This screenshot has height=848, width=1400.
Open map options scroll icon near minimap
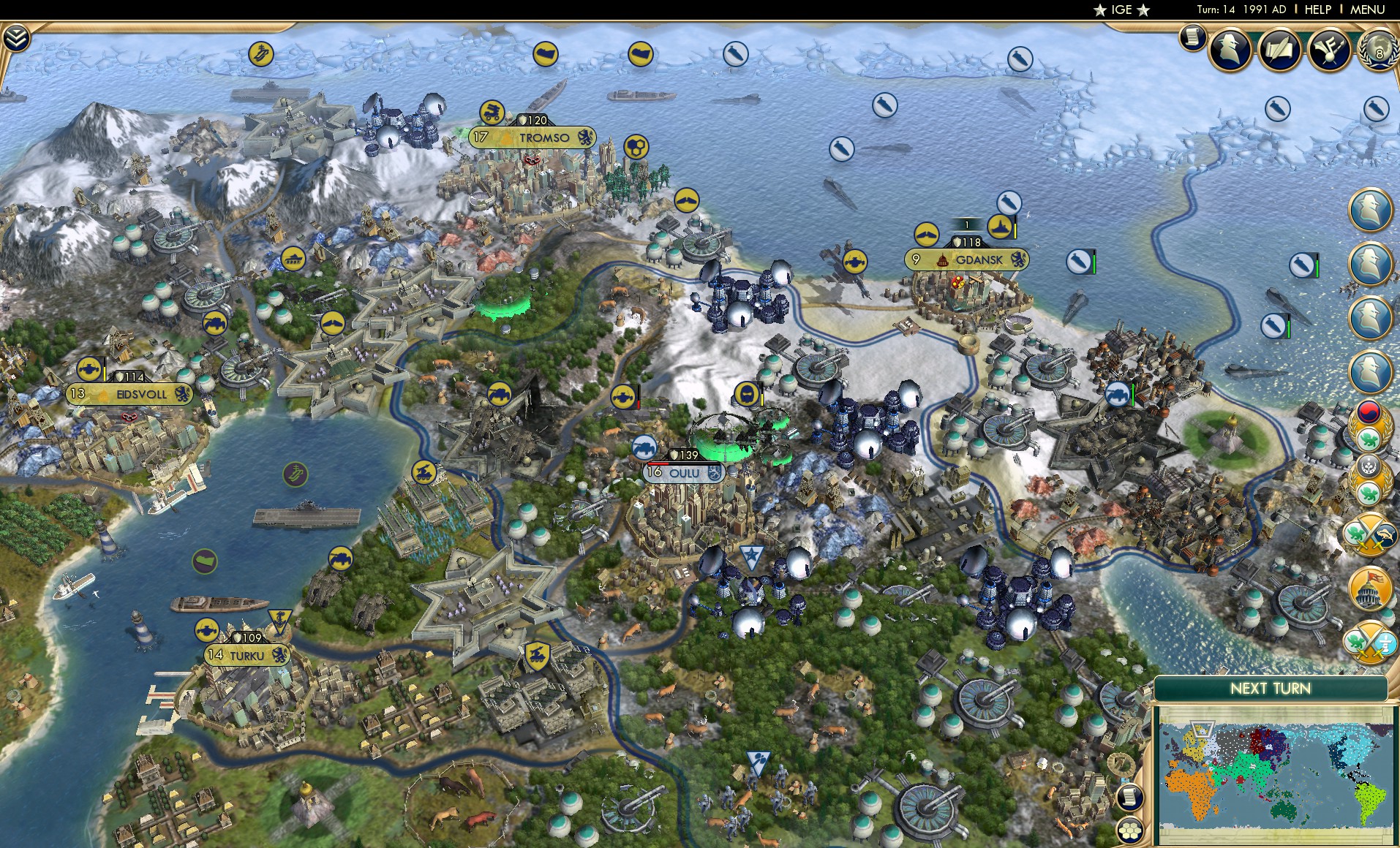pyautogui.click(x=1130, y=798)
